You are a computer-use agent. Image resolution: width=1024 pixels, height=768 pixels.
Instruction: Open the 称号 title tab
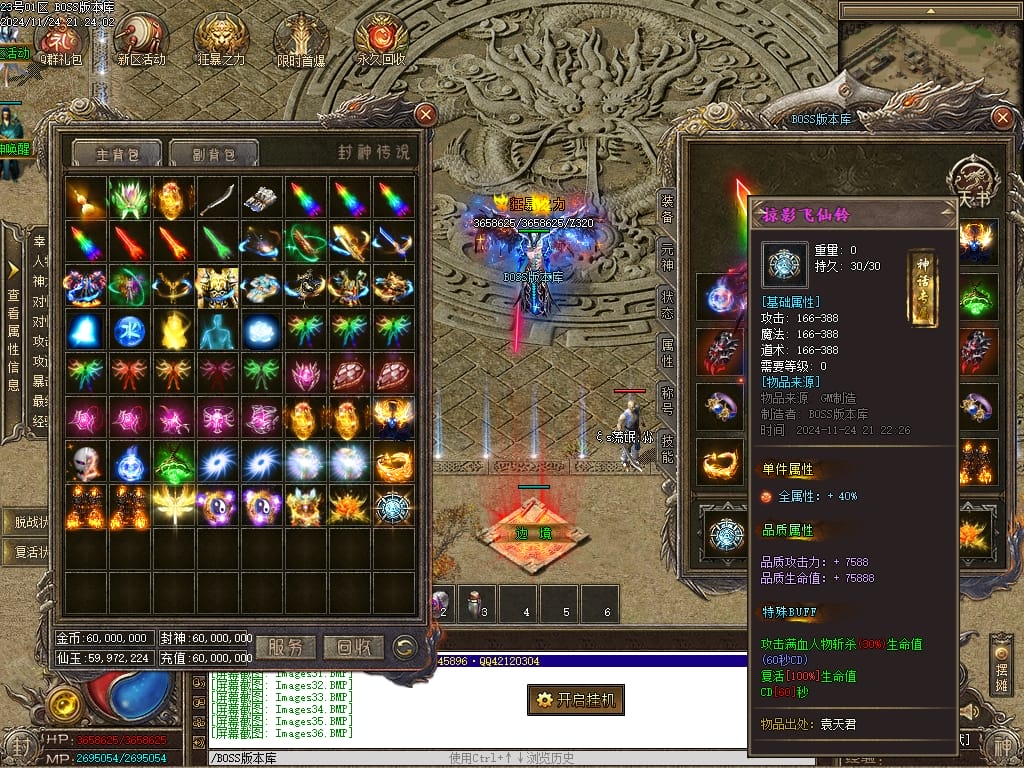pyautogui.click(x=667, y=400)
